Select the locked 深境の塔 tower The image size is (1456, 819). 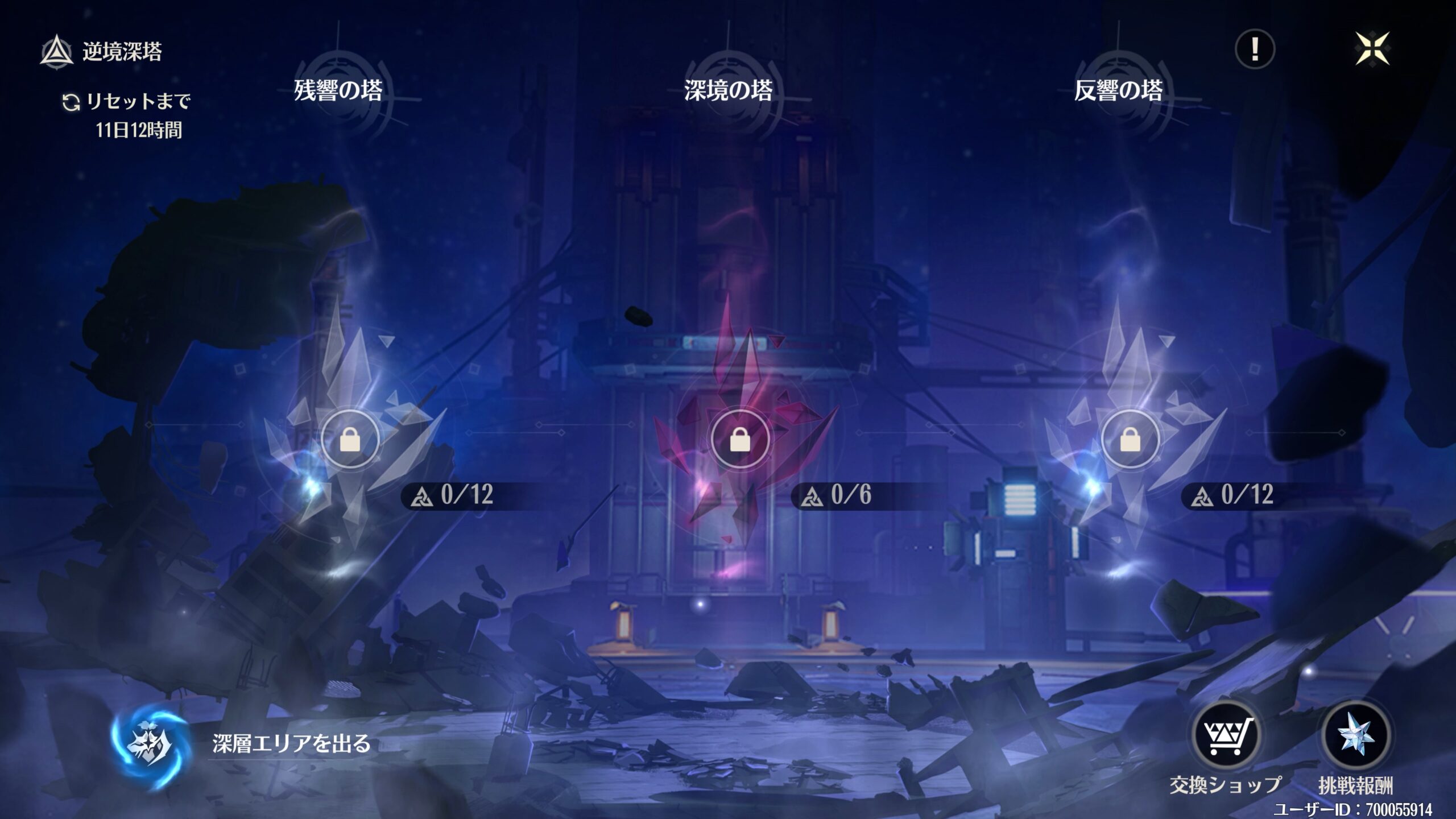coord(740,439)
